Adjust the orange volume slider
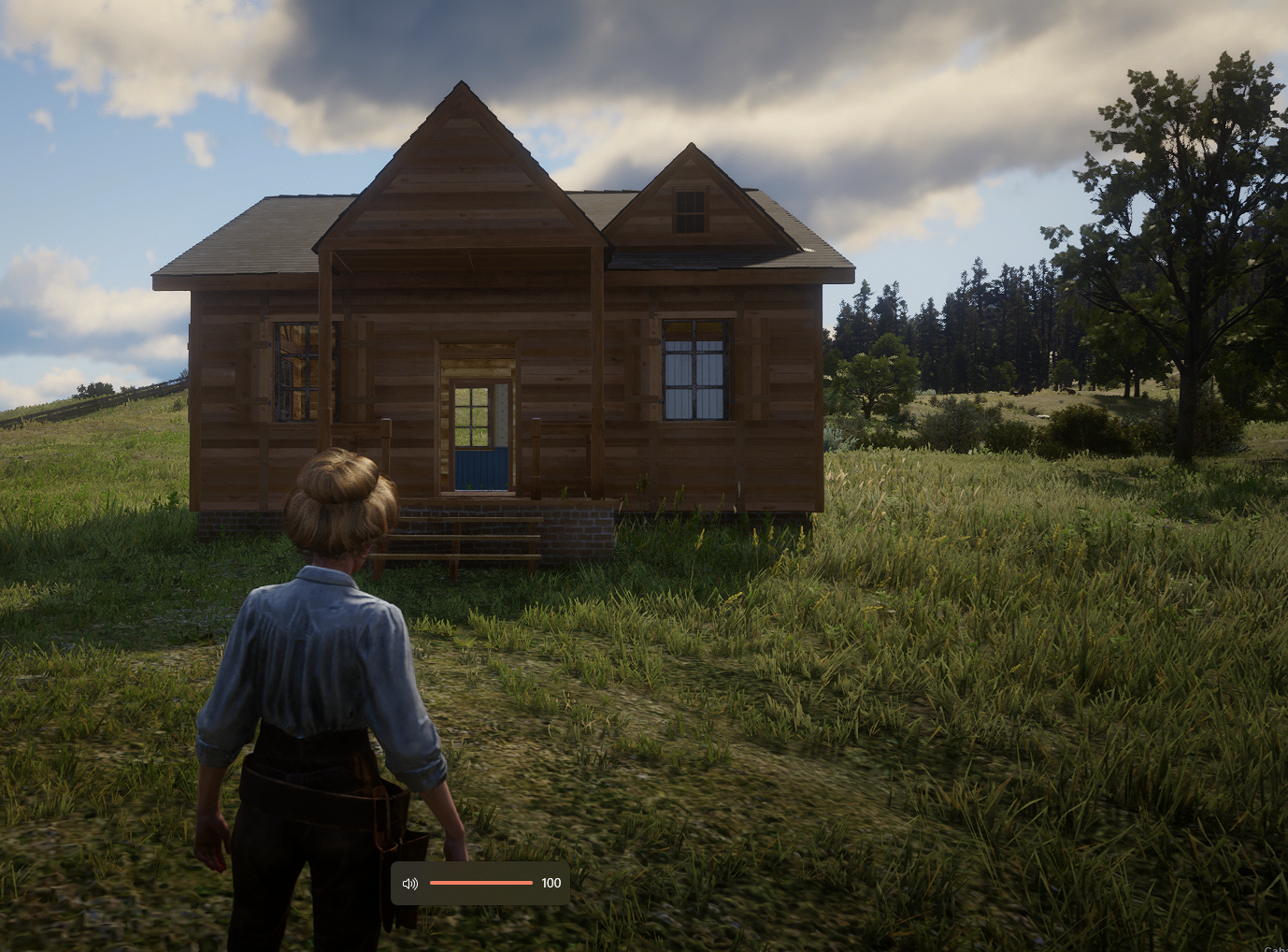 (x=480, y=883)
